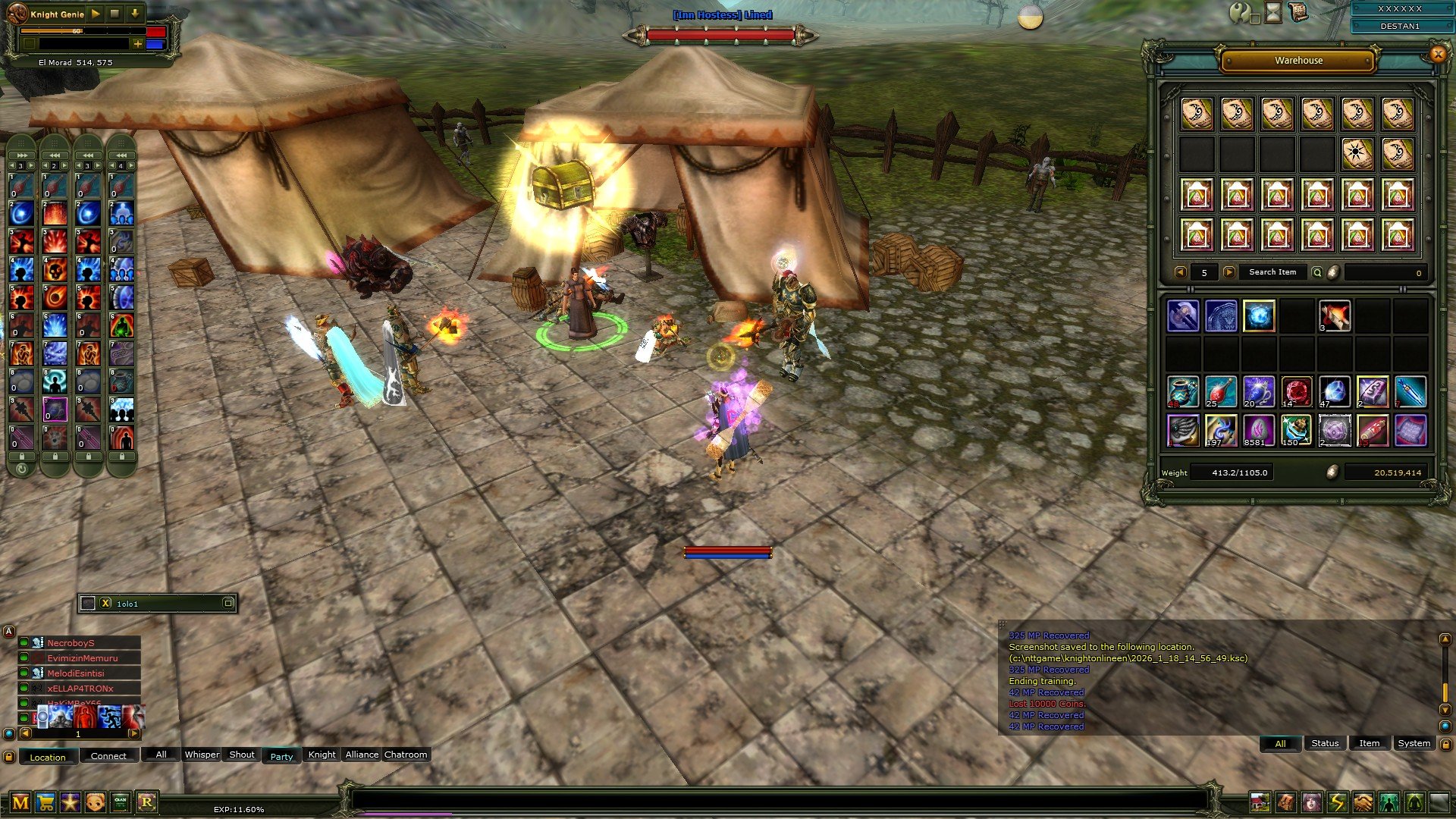
Task: Click the Connect button in chat bar
Action: (x=108, y=756)
